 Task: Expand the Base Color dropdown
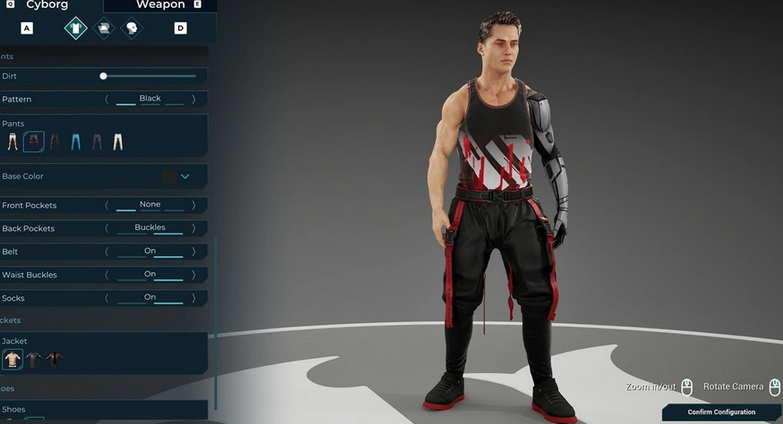185,177
